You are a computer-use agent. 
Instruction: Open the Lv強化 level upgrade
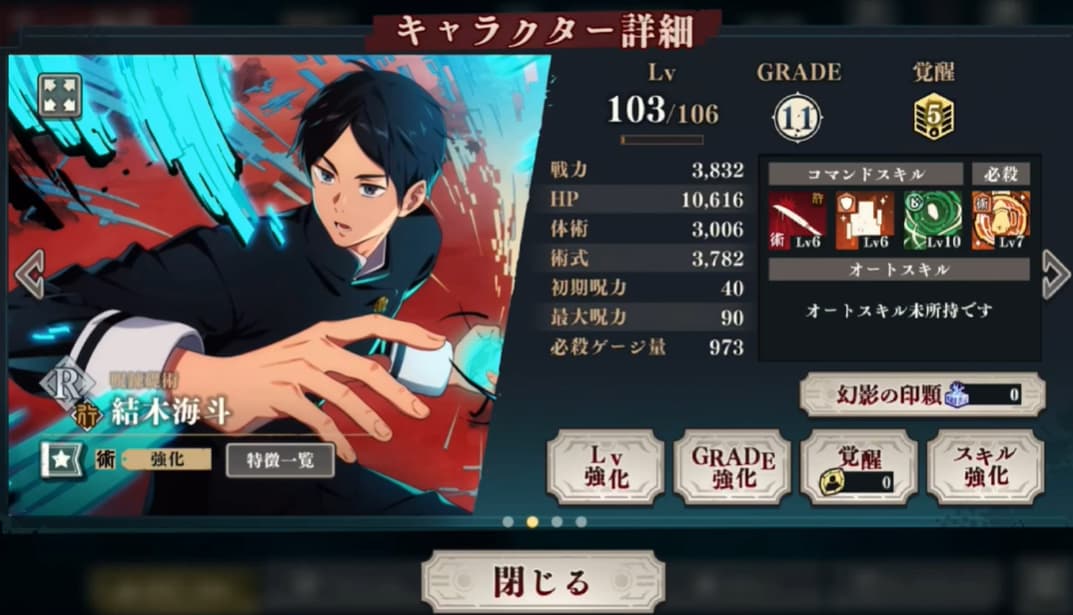pyautogui.click(x=605, y=466)
